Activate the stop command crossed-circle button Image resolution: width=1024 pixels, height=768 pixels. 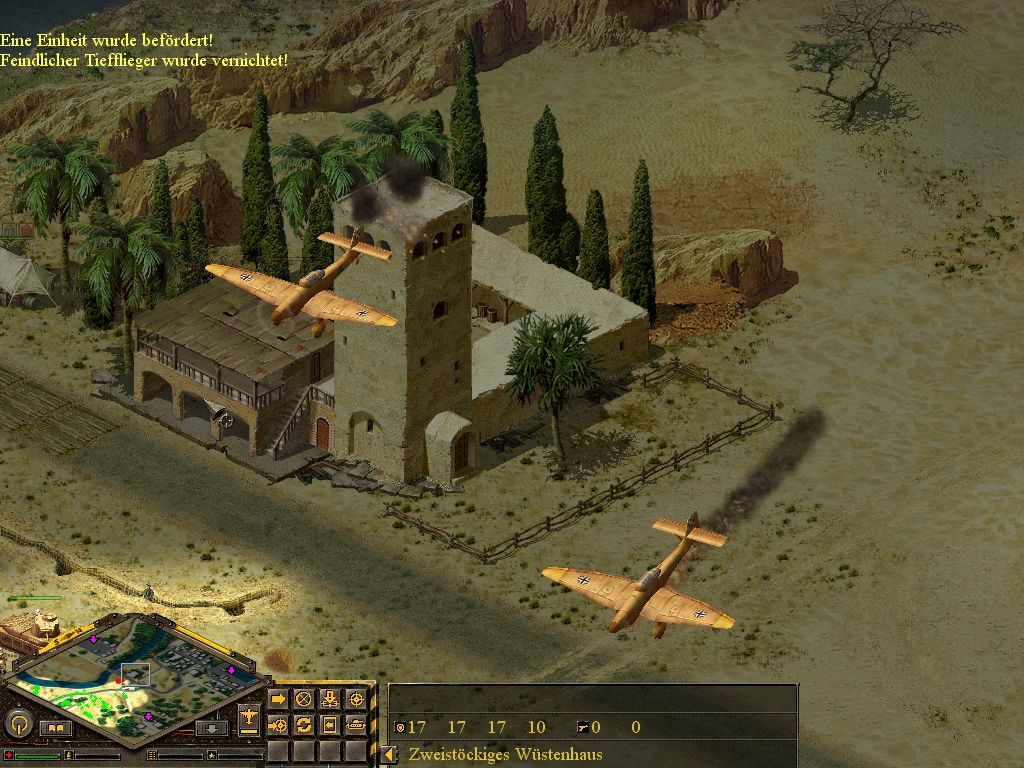(304, 699)
